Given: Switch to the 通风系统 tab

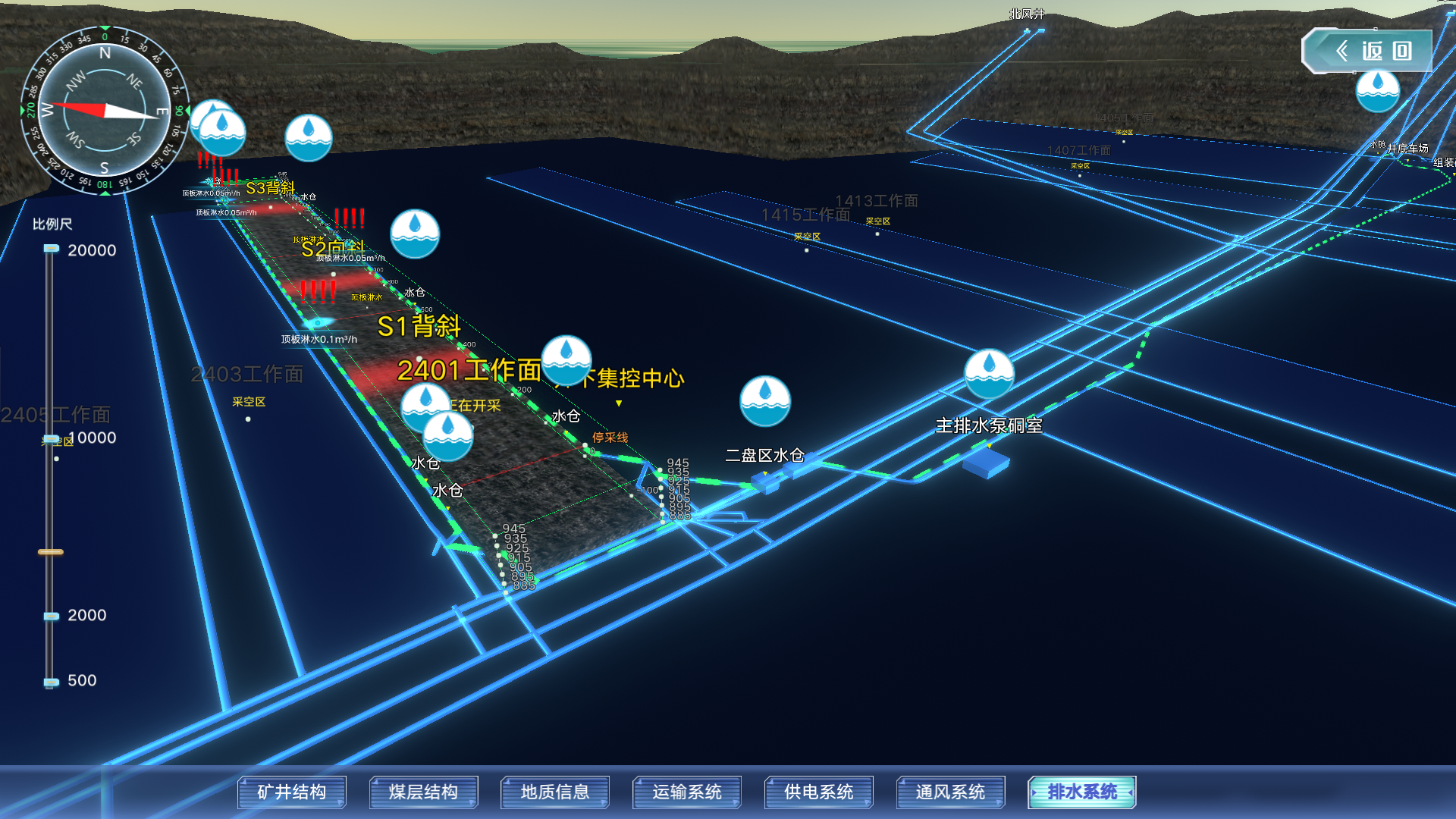Looking at the screenshot, I should click(x=950, y=792).
